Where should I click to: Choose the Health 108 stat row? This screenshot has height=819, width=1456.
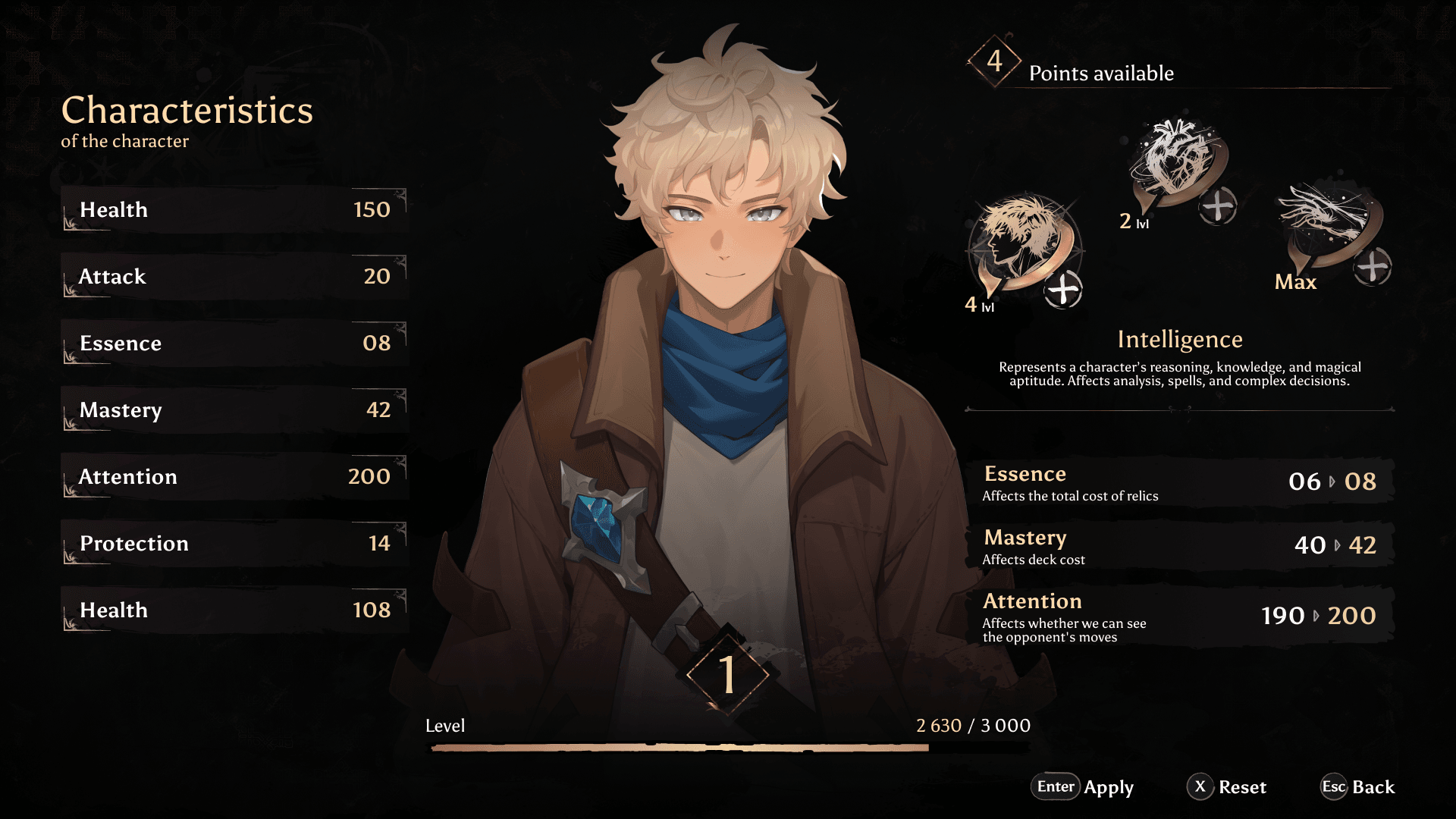pyautogui.click(x=234, y=610)
